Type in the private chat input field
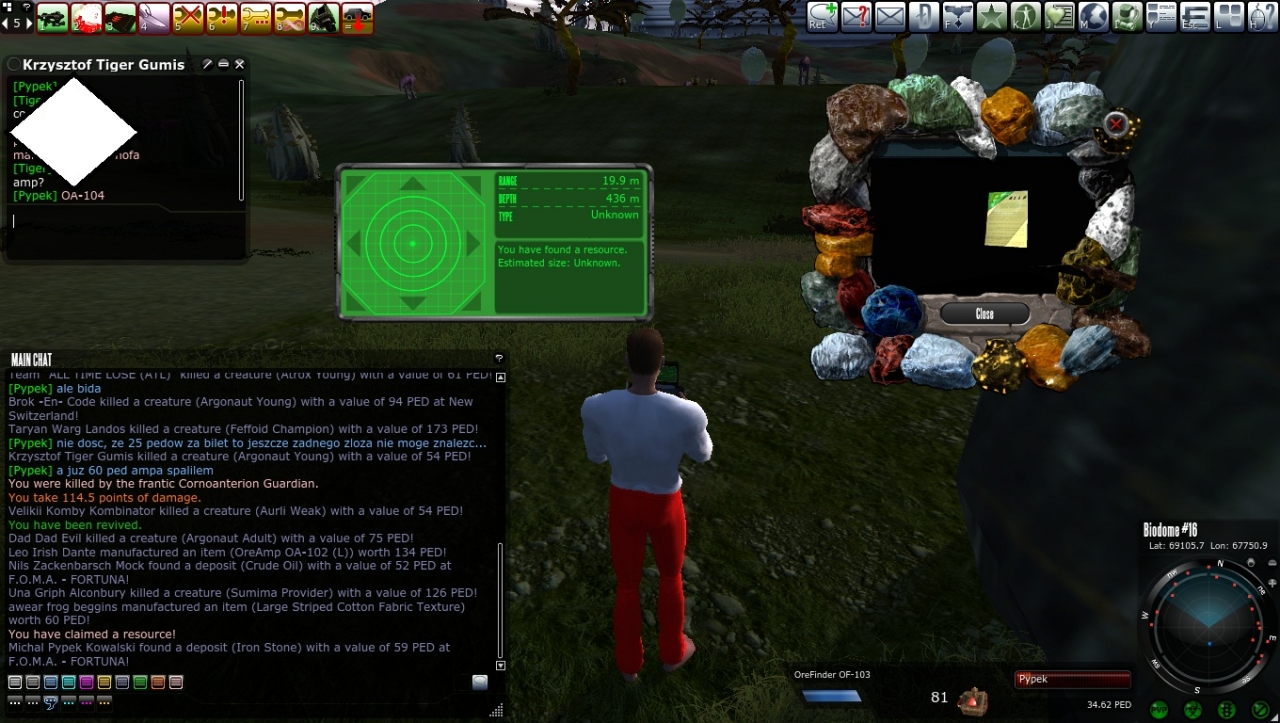 [120, 220]
